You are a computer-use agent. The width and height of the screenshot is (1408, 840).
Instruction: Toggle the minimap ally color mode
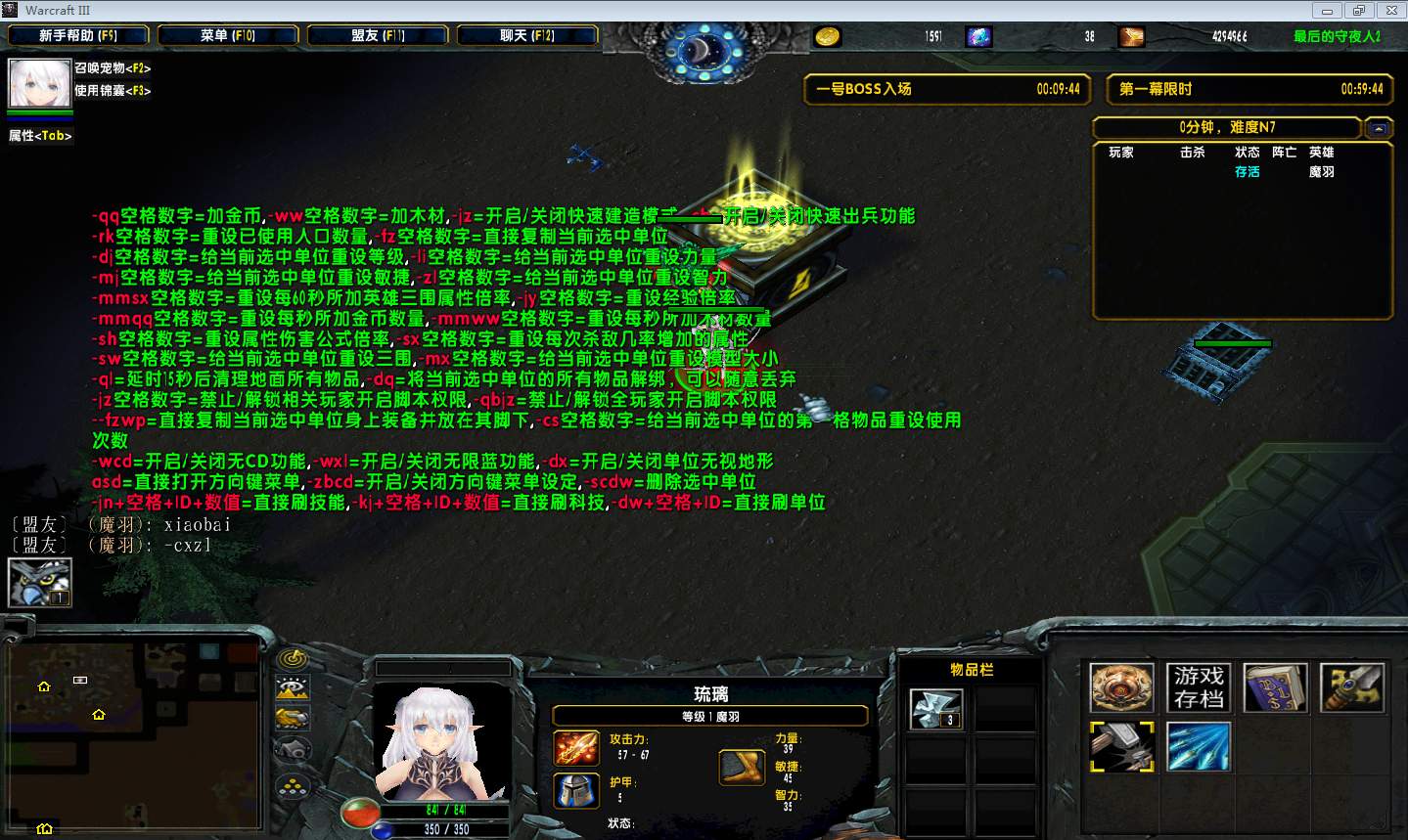coord(293,719)
